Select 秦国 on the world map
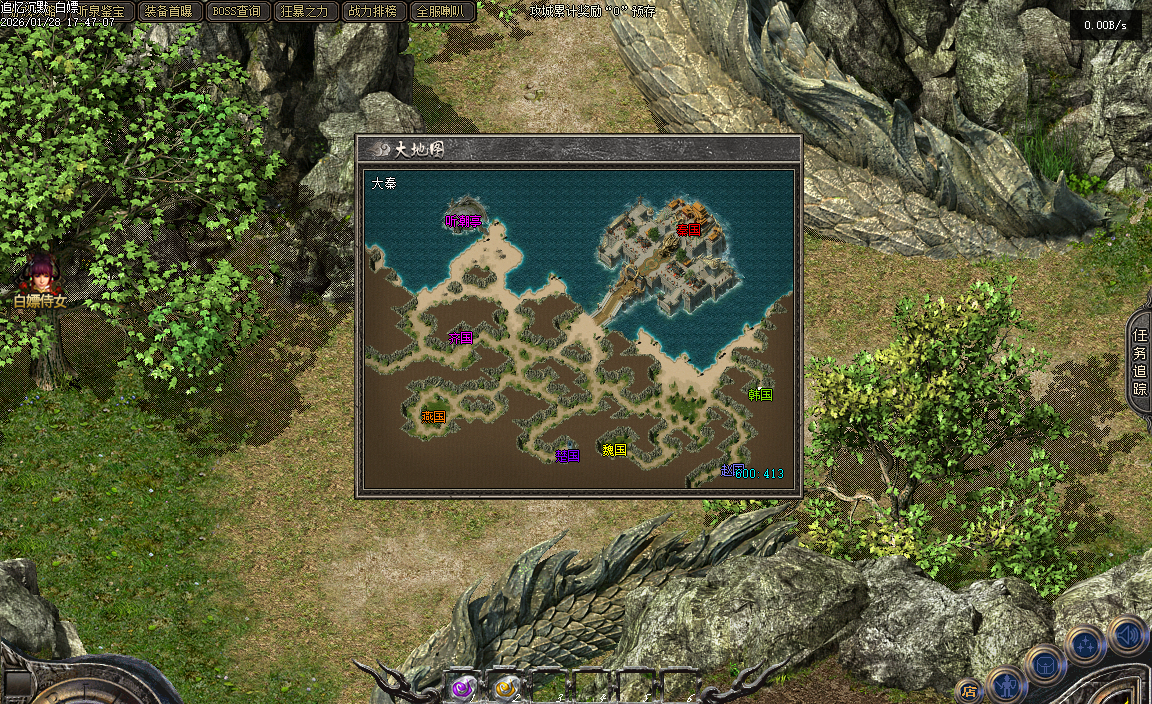The height and width of the screenshot is (704, 1152). pos(688,229)
